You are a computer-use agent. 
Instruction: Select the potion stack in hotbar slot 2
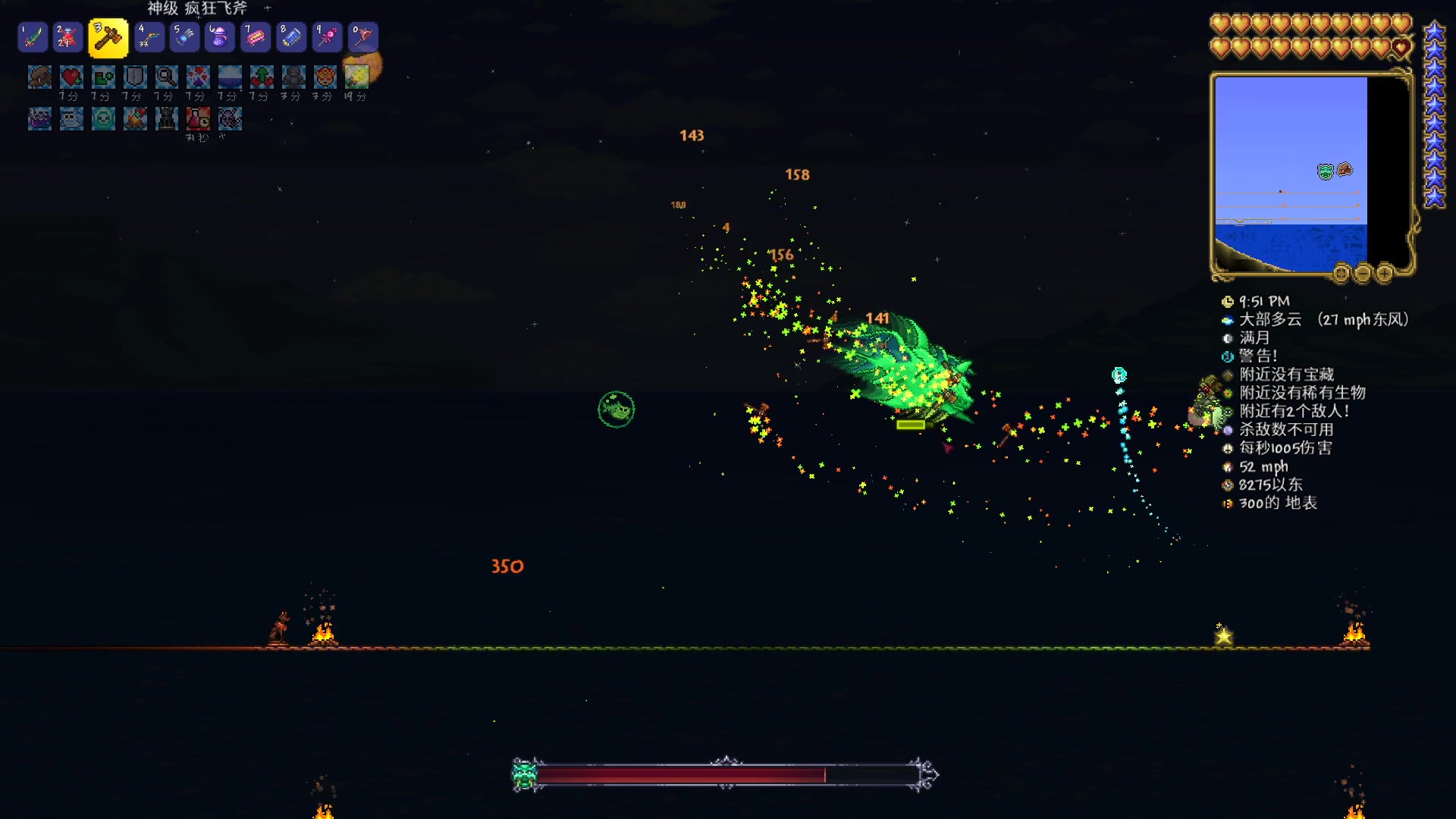[67, 36]
